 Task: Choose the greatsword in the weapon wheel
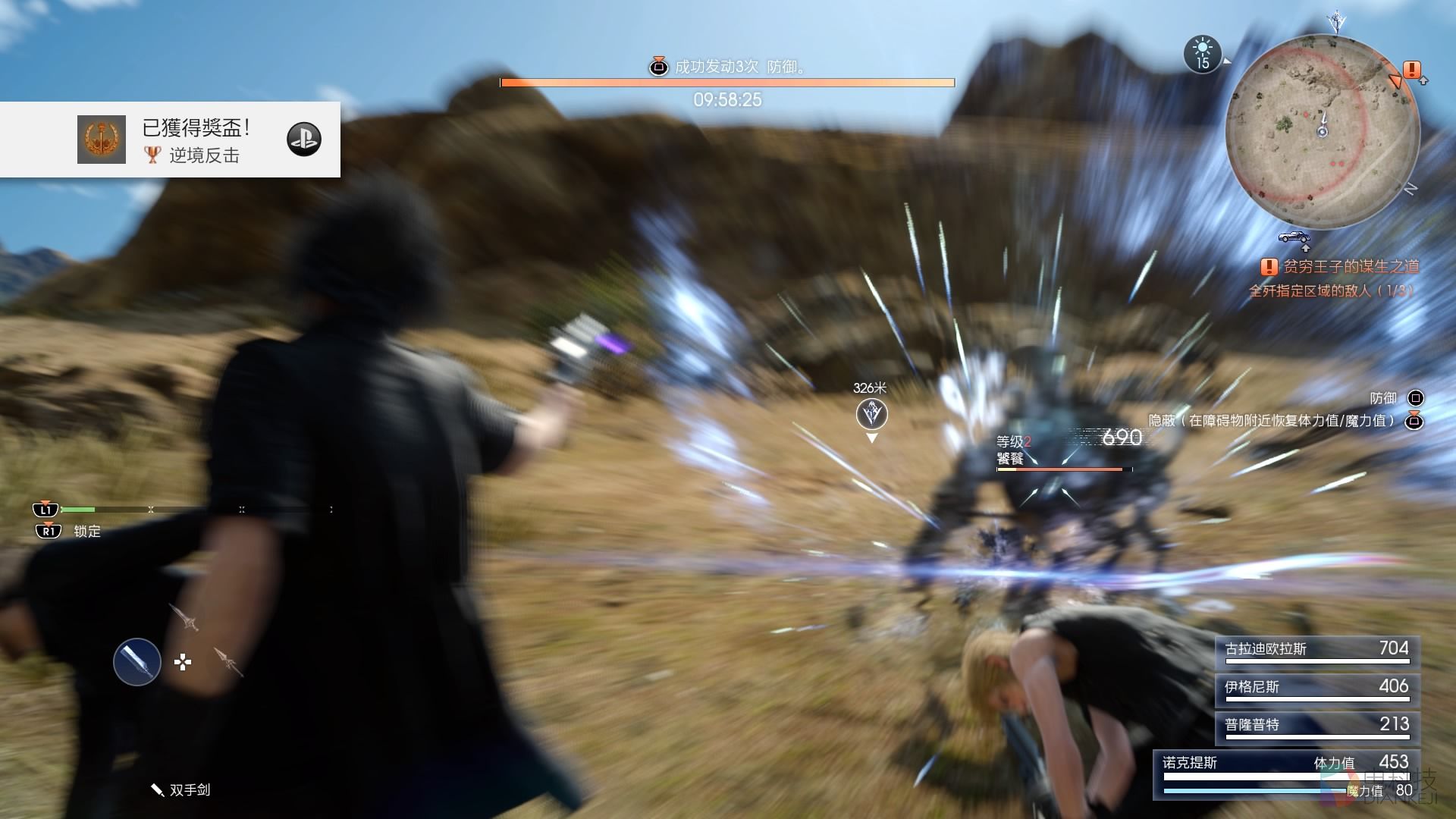click(137, 662)
